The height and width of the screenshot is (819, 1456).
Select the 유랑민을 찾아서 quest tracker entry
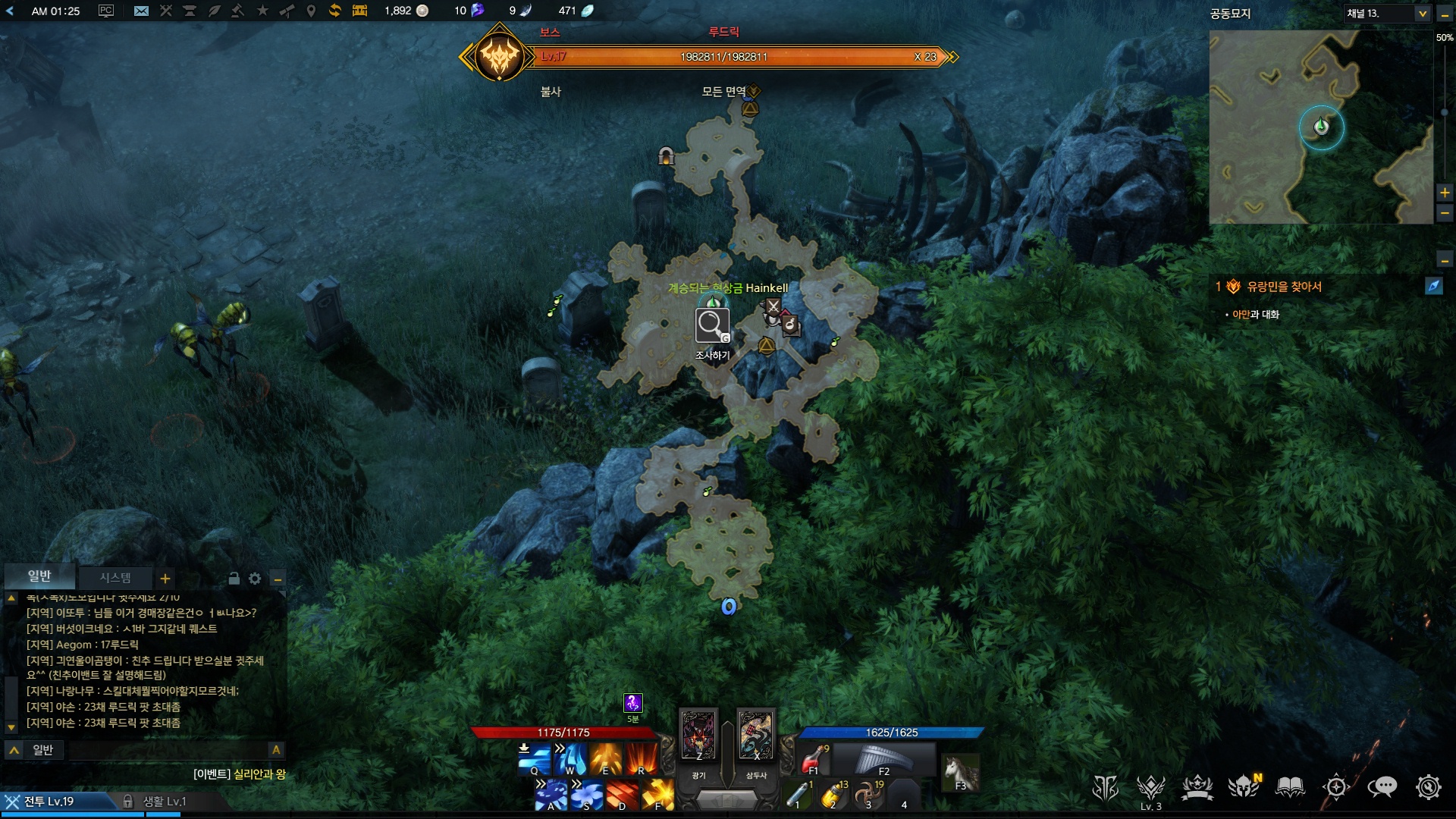(x=1284, y=287)
